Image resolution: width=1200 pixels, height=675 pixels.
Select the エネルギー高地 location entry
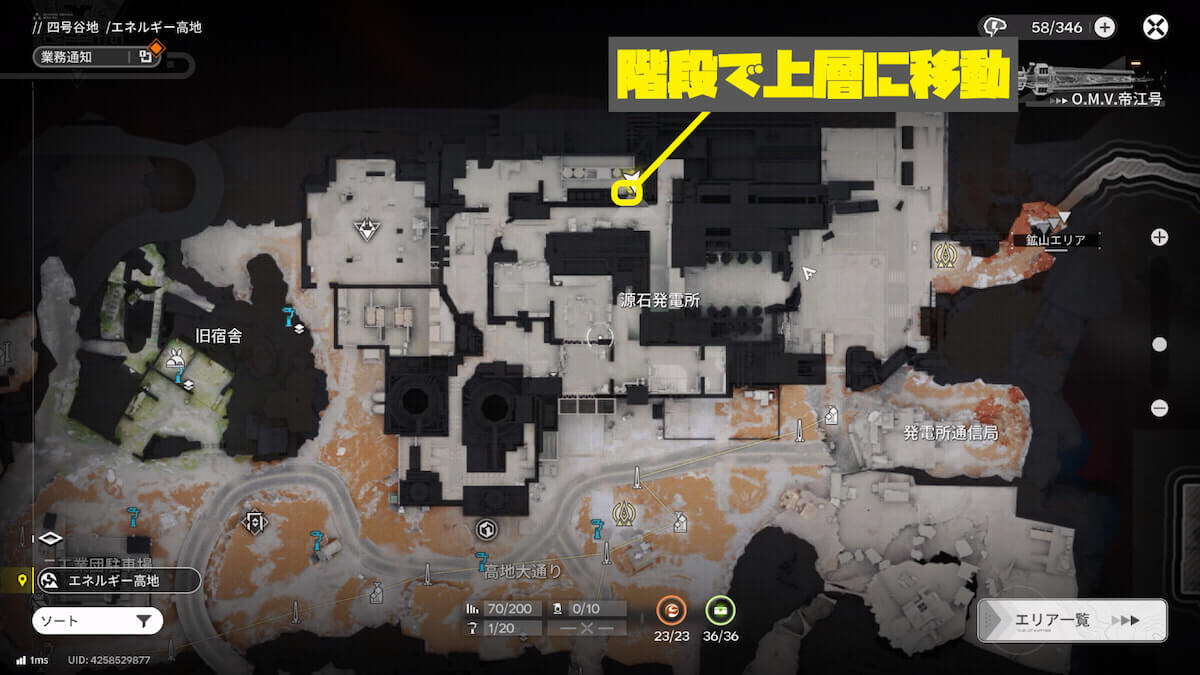[x=118, y=580]
